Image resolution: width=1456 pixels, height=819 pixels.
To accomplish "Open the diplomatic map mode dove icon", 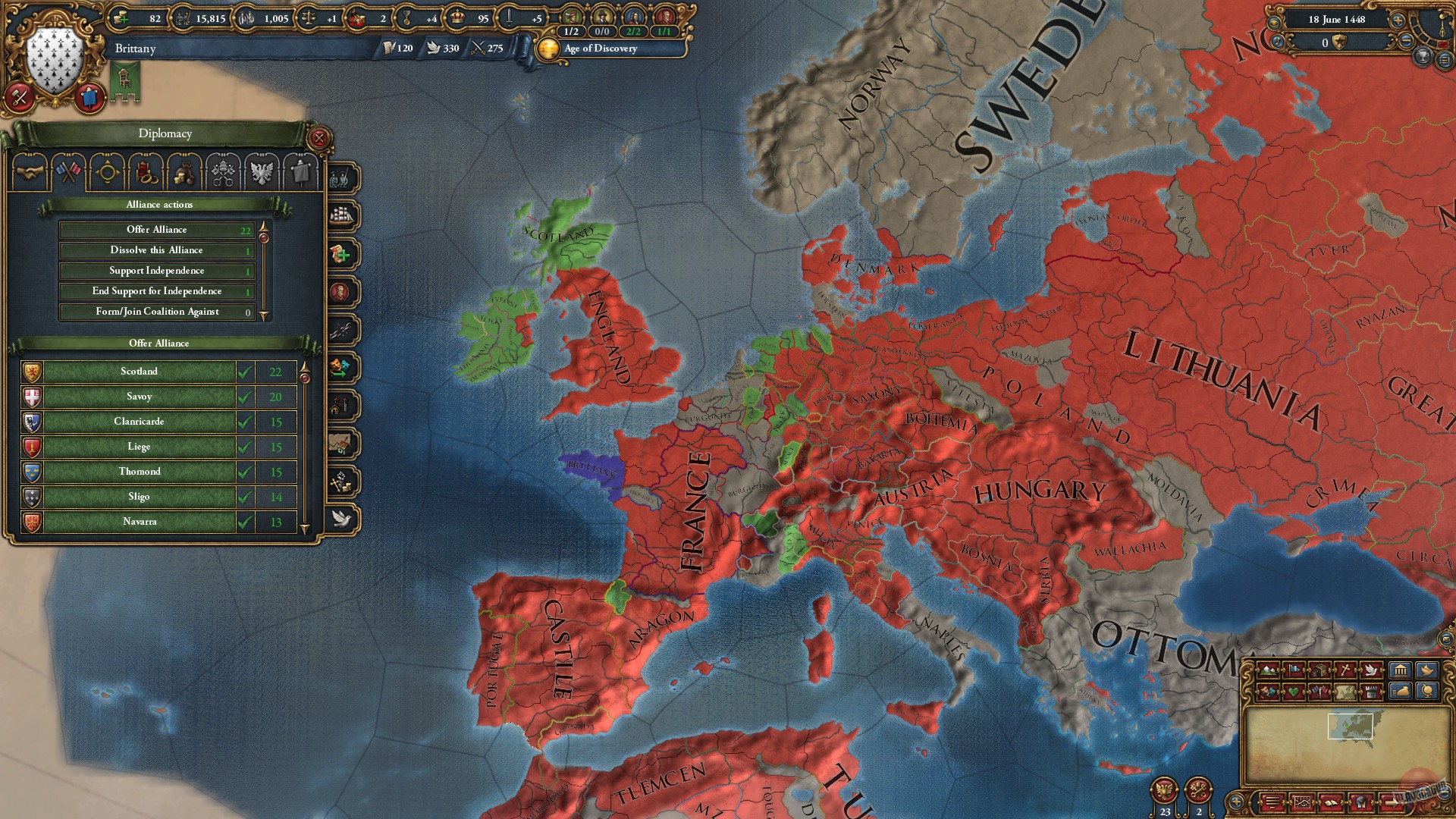I will (x=1373, y=670).
